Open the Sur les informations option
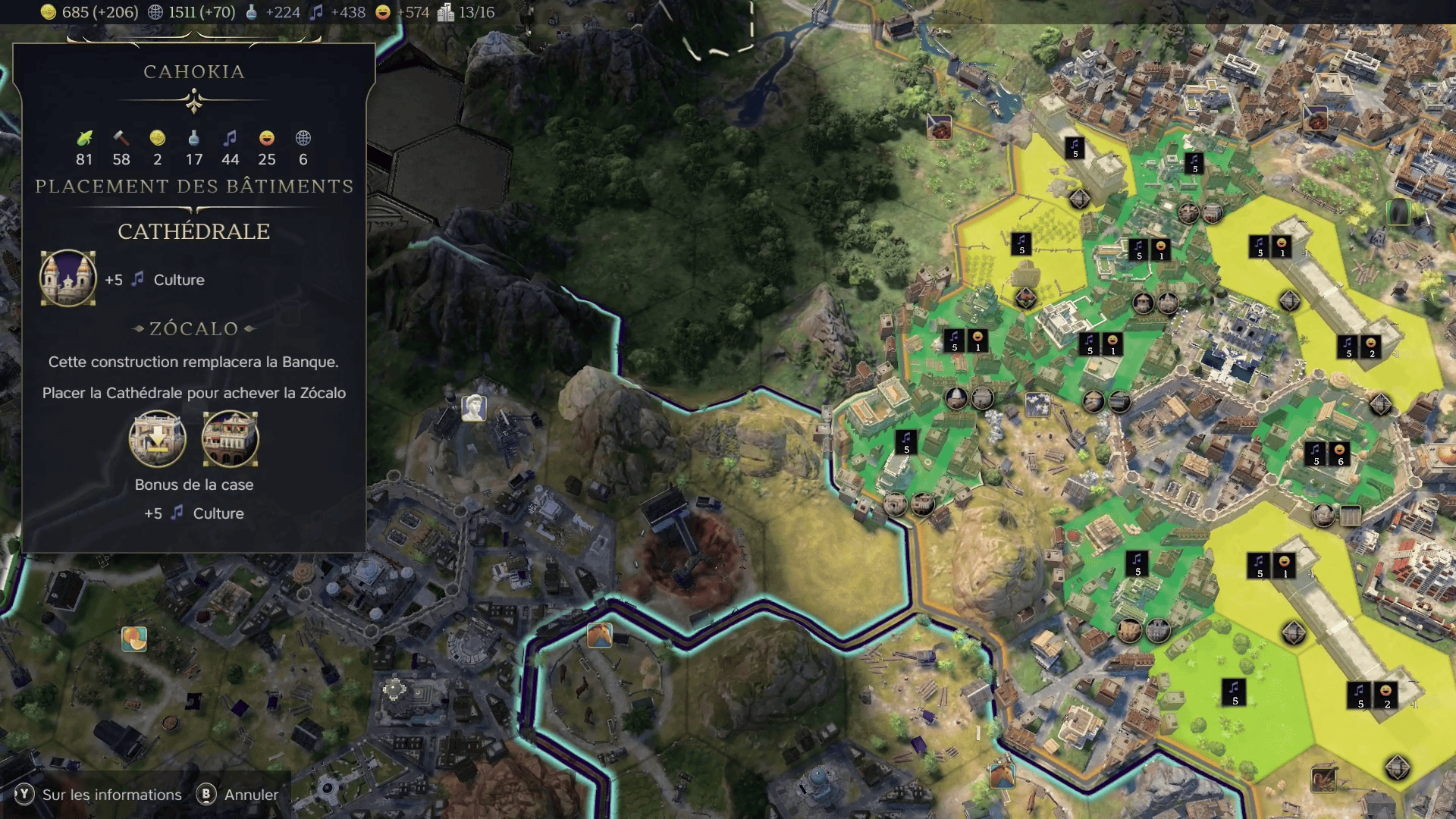Image resolution: width=1456 pixels, height=819 pixels. click(111, 794)
